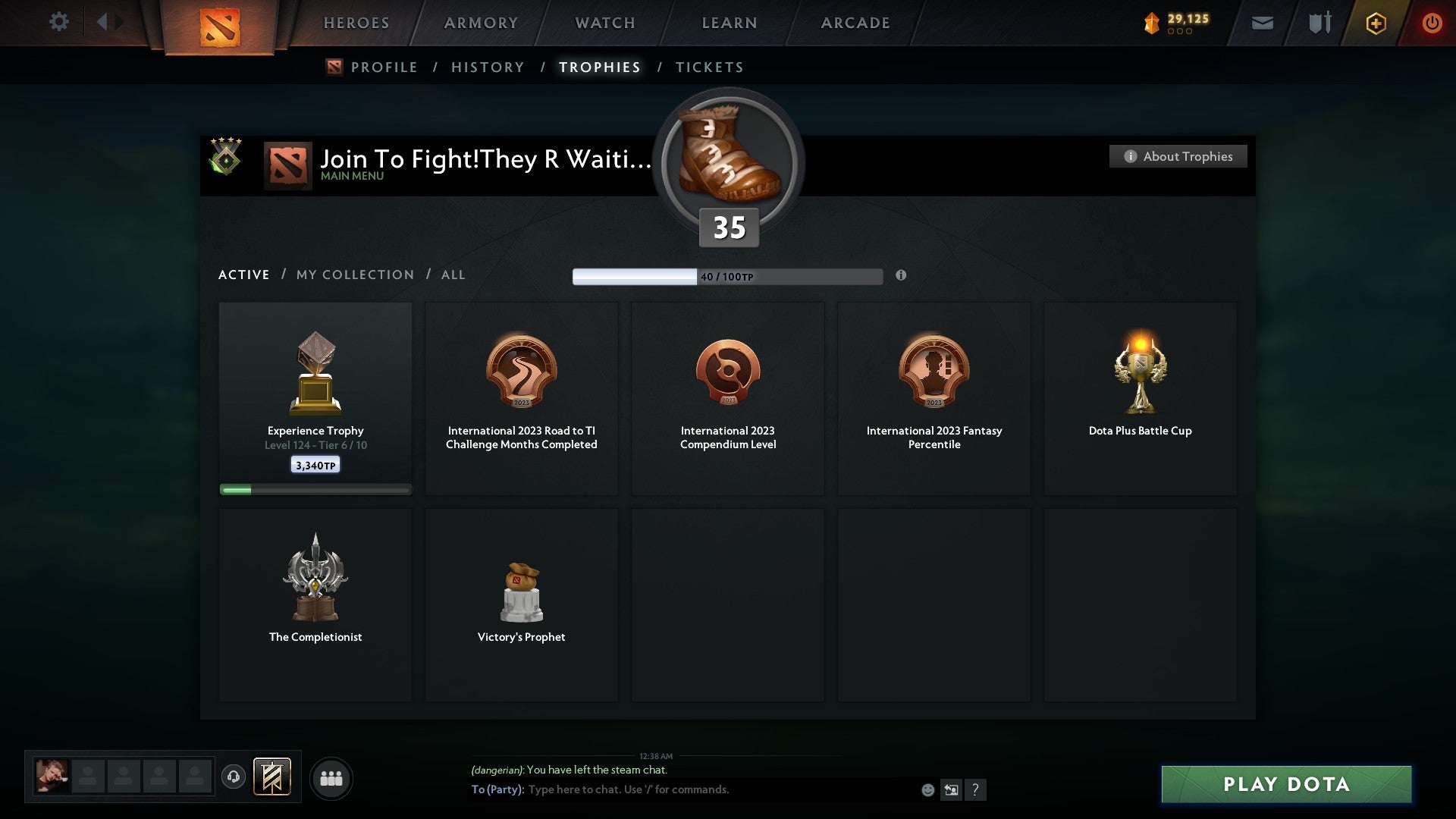Open the friends list icon
The image size is (1456, 819).
(x=331, y=777)
